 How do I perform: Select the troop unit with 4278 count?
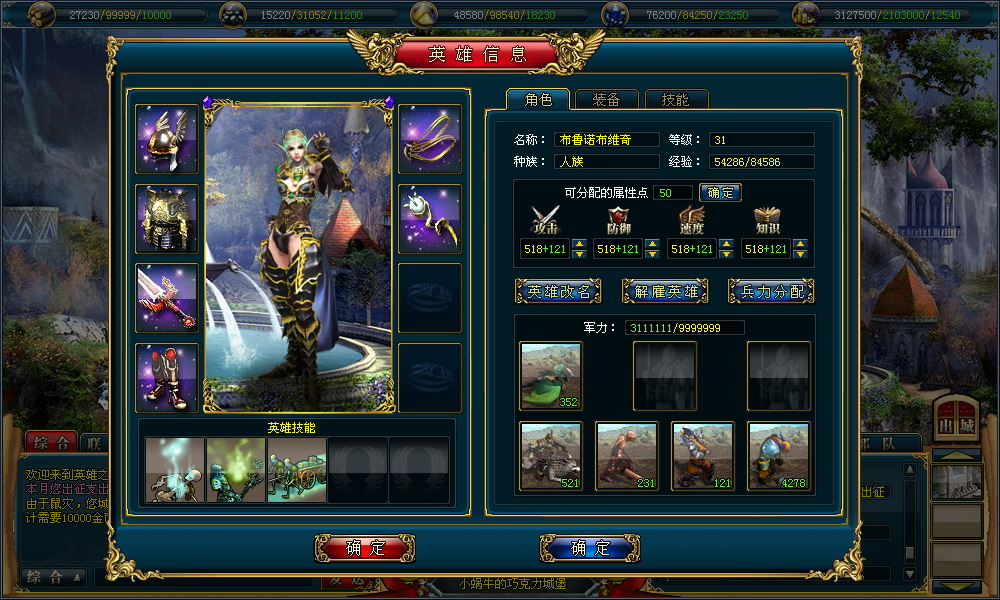(x=779, y=456)
